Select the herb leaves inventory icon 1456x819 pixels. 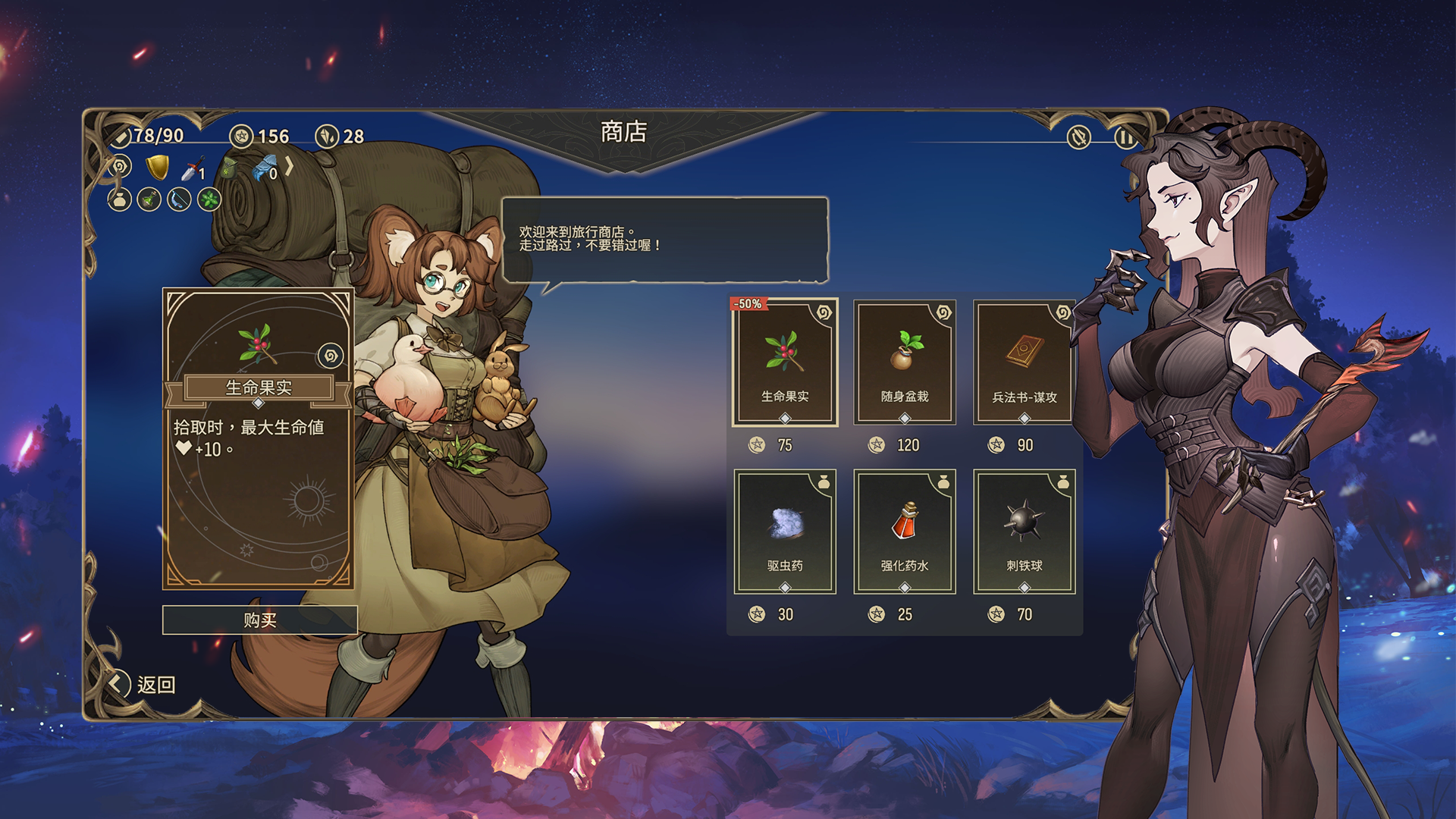pyautogui.click(x=208, y=201)
